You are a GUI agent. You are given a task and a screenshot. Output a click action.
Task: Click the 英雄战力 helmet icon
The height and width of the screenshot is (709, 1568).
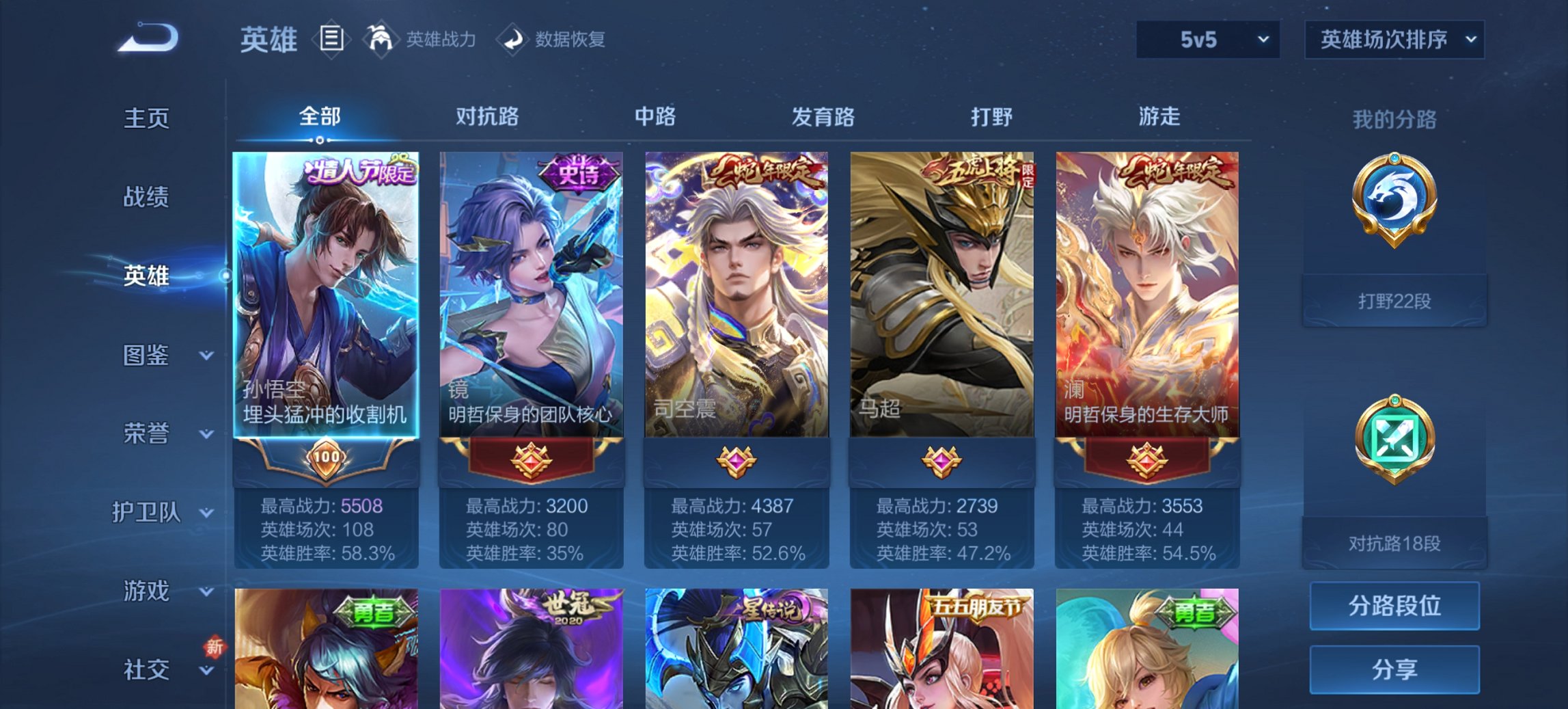coord(381,40)
